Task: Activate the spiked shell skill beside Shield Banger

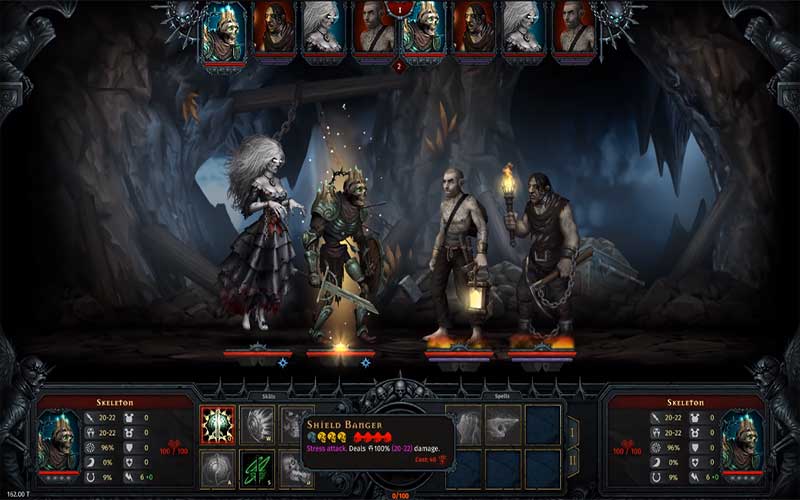Action: point(257,425)
